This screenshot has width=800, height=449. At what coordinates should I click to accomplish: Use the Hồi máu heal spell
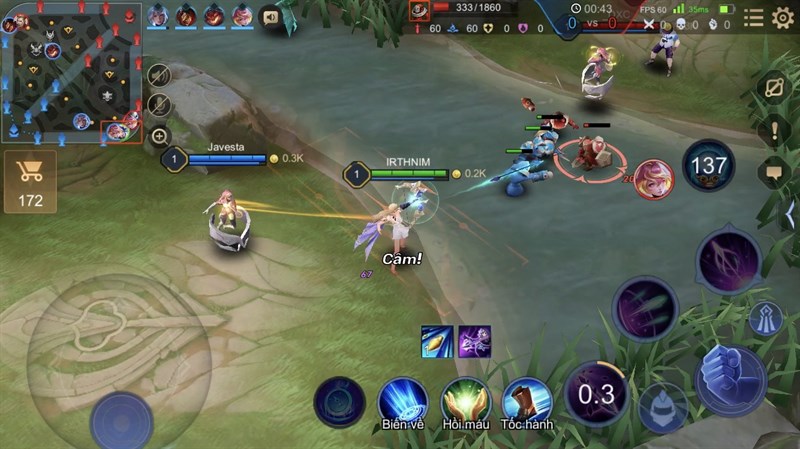coord(465,399)
